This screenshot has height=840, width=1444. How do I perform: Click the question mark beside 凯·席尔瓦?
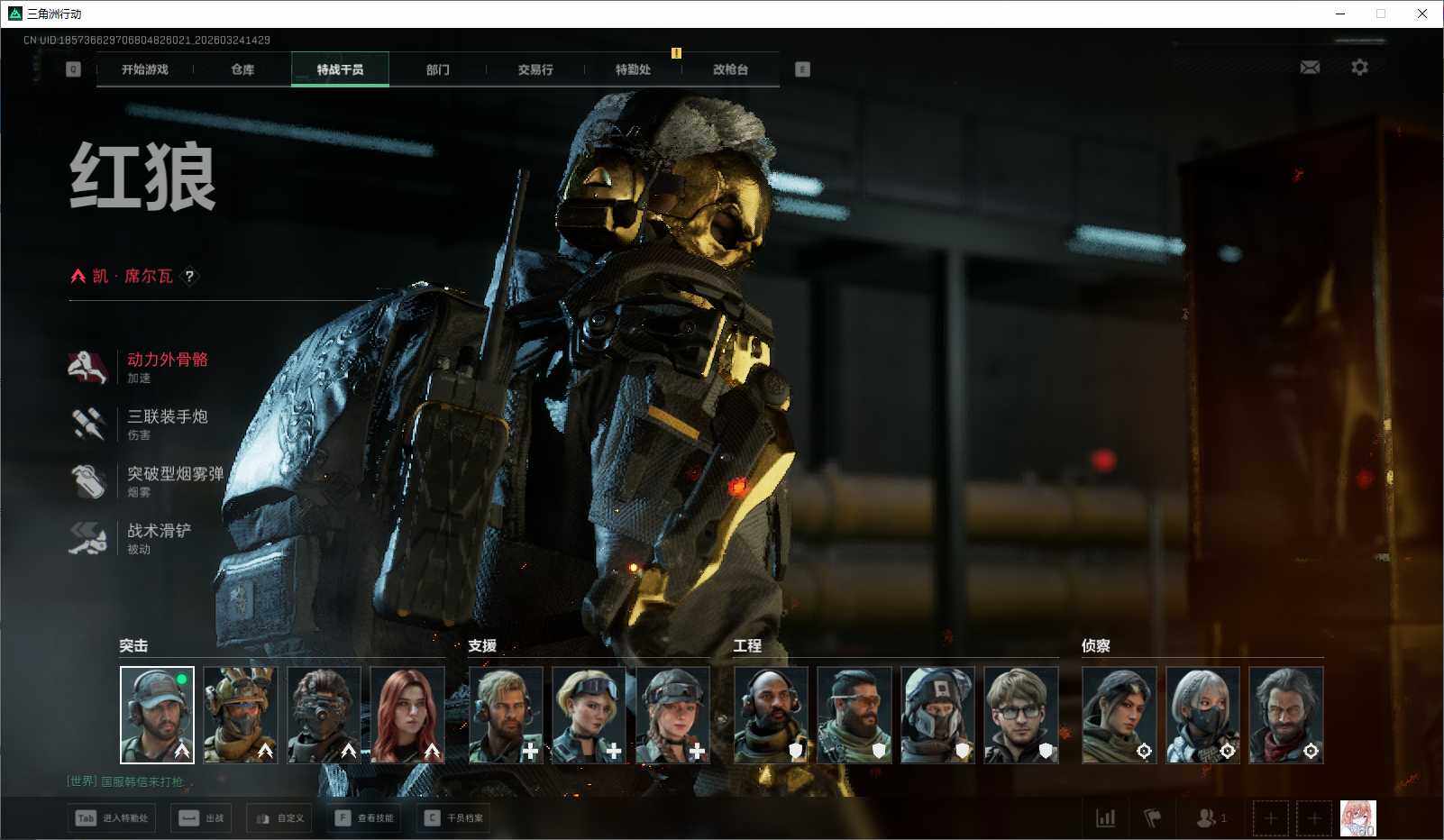[189, 277]
